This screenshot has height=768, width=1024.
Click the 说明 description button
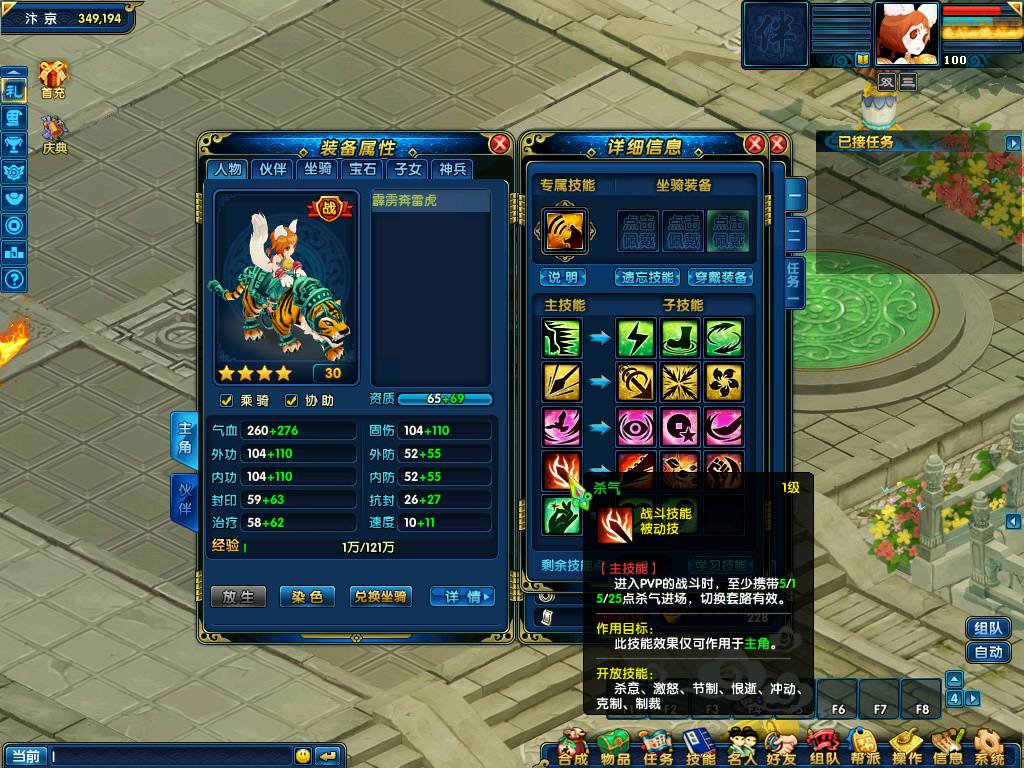point(563,277)
